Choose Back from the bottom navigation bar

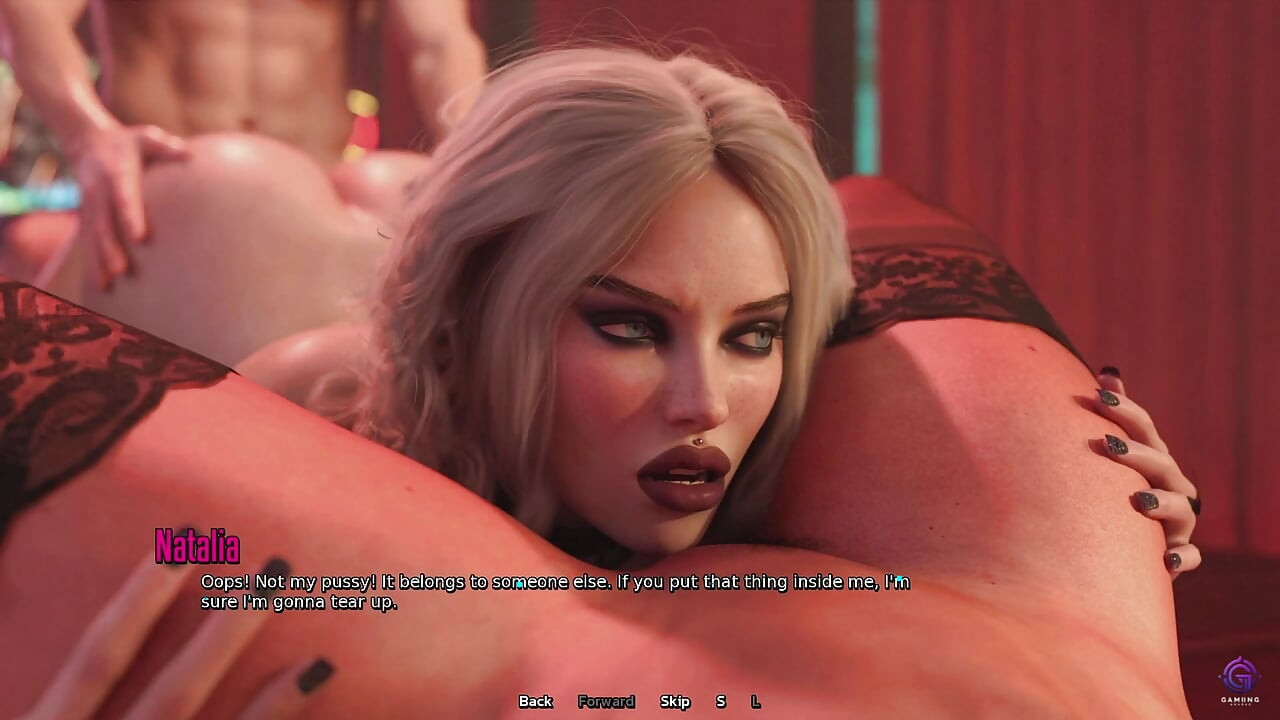click(536, 702)
